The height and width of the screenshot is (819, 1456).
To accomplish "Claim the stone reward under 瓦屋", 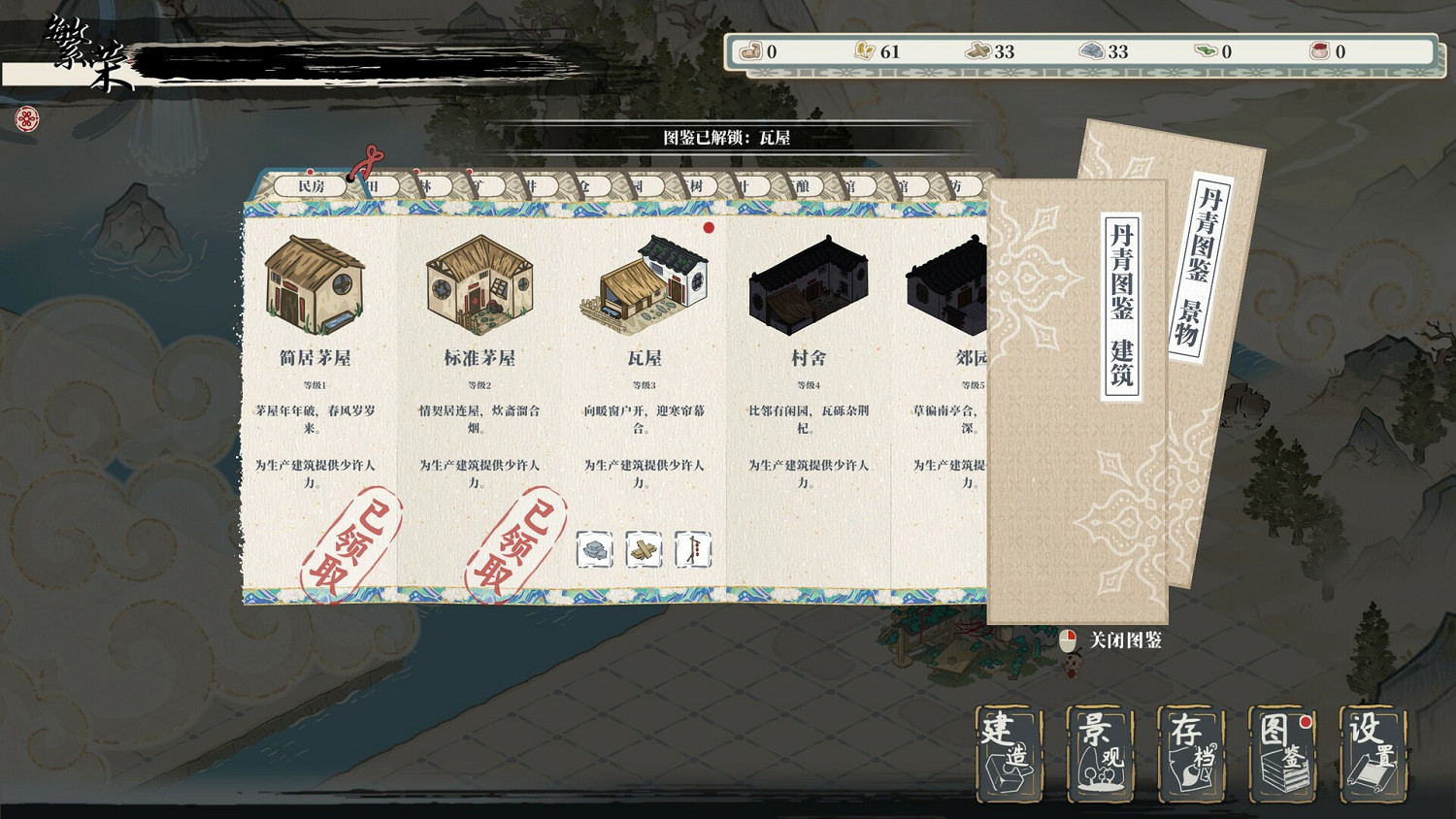I will click(593, 548).
